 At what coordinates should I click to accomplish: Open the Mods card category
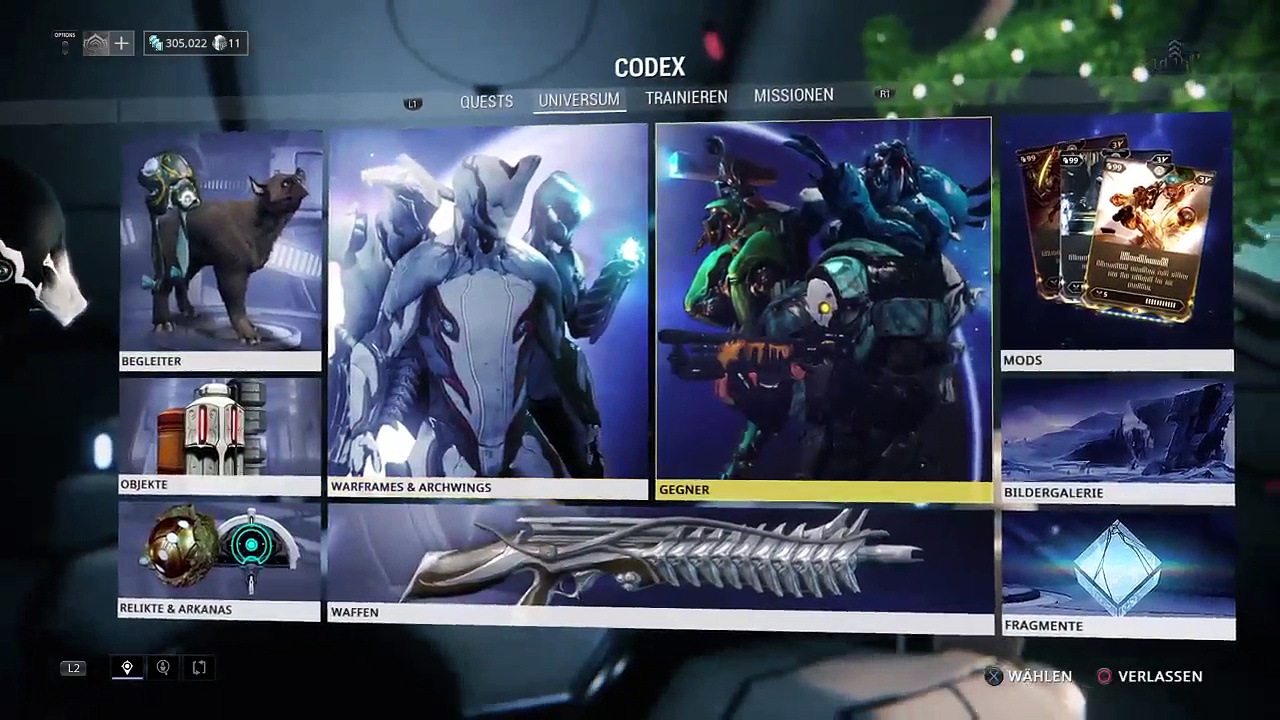point(1117,242)
